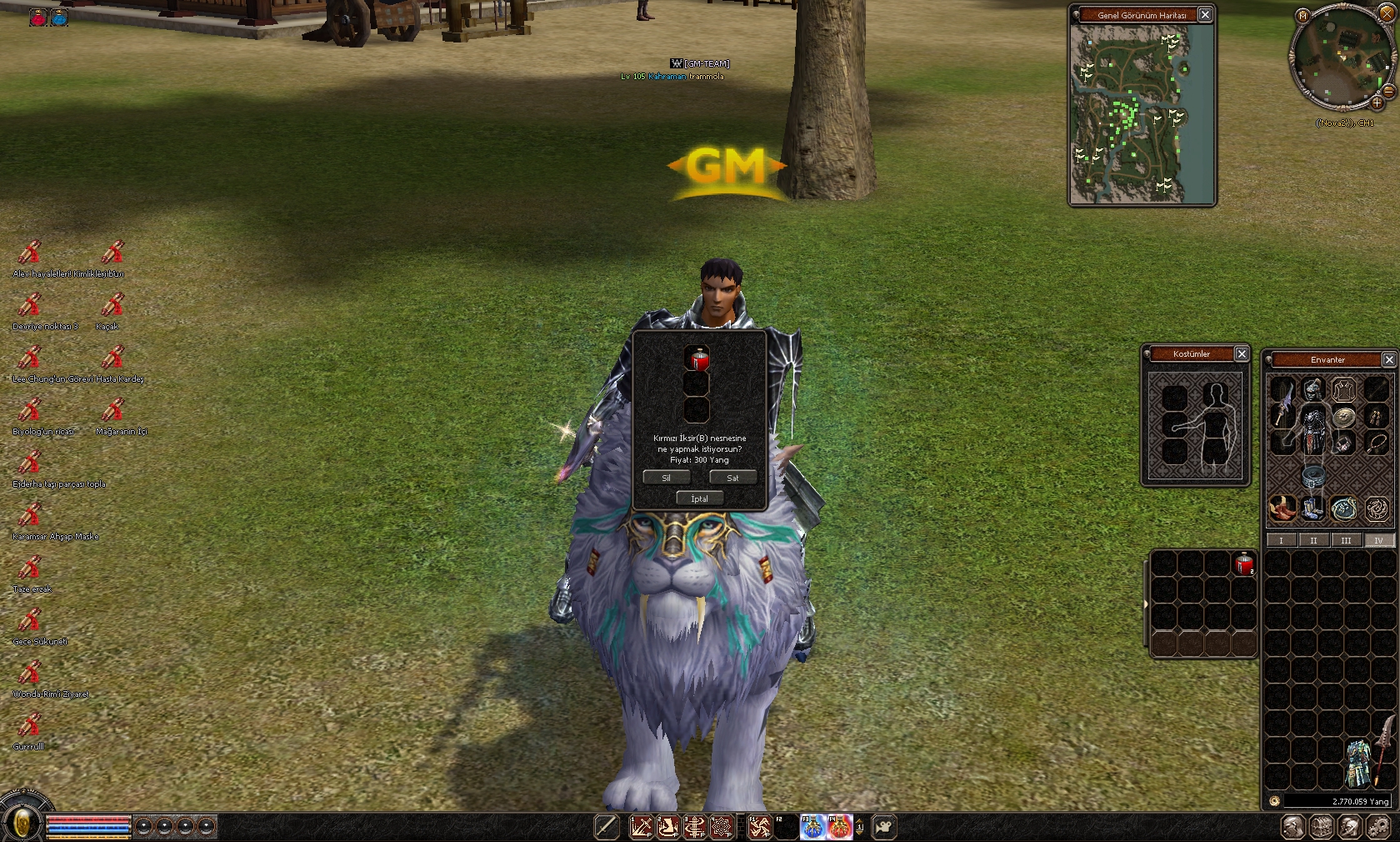Open the settings gear in the bottom bar
The width and height of the screenshot is (1400, 842).
tap(1379, 827)
